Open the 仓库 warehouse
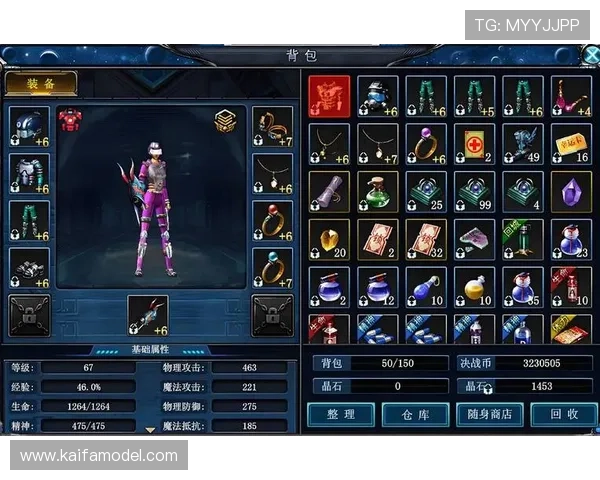The height and width of the screenshot is (480, 600). click(x=415, y=413)
